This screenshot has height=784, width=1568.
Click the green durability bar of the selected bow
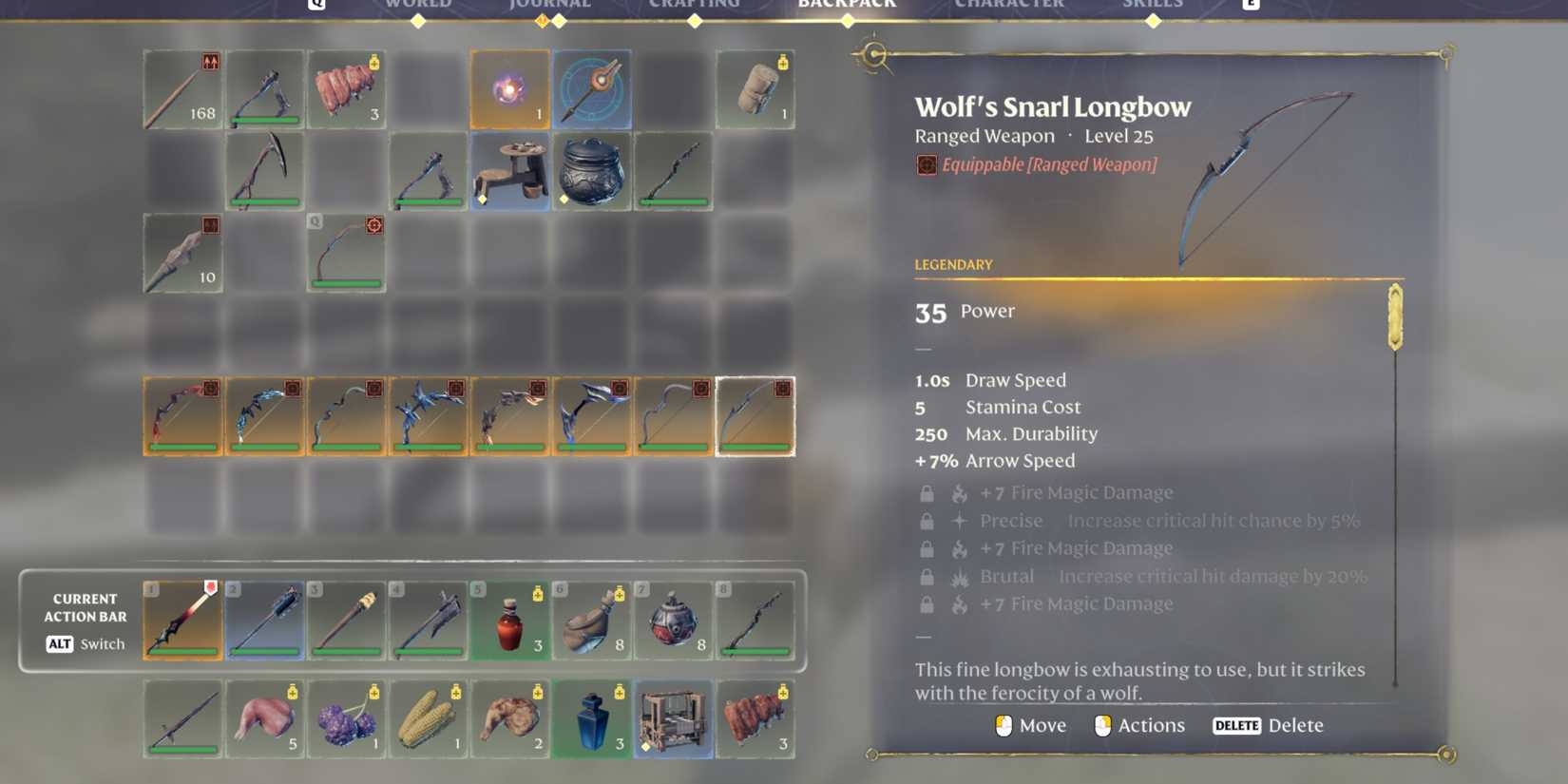point(755,445)
